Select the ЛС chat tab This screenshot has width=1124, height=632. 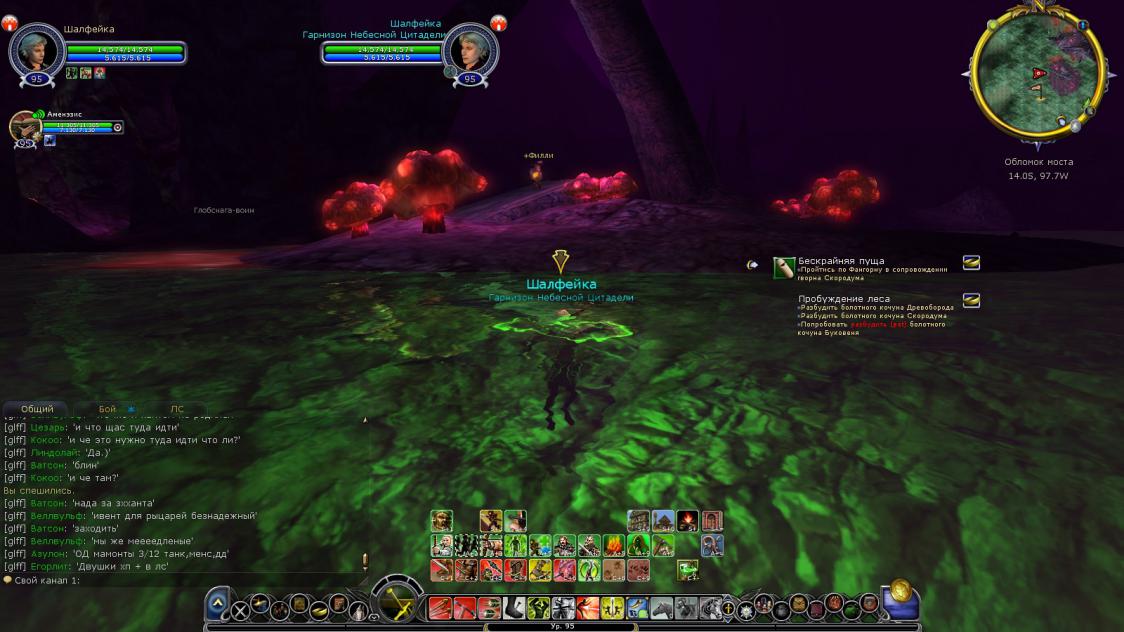point(176,409)
